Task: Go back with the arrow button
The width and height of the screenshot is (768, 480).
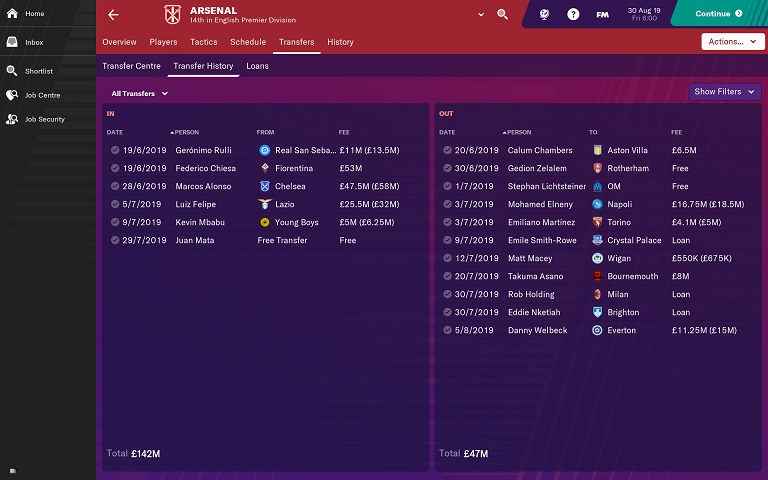Action: click(x=113, y=15)
